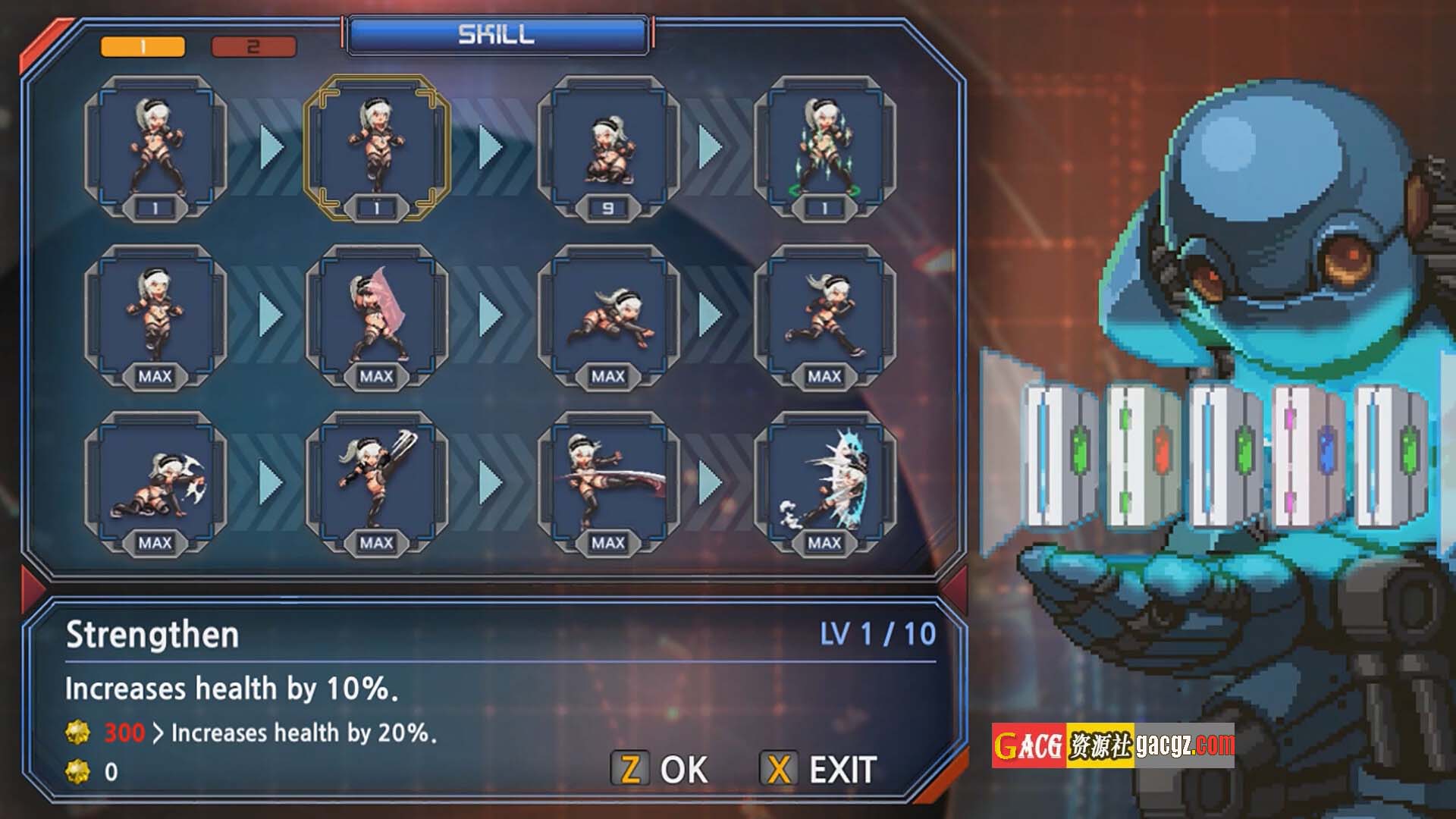
Task: Switch to skill page tab 2
Action: coord(253,47)
